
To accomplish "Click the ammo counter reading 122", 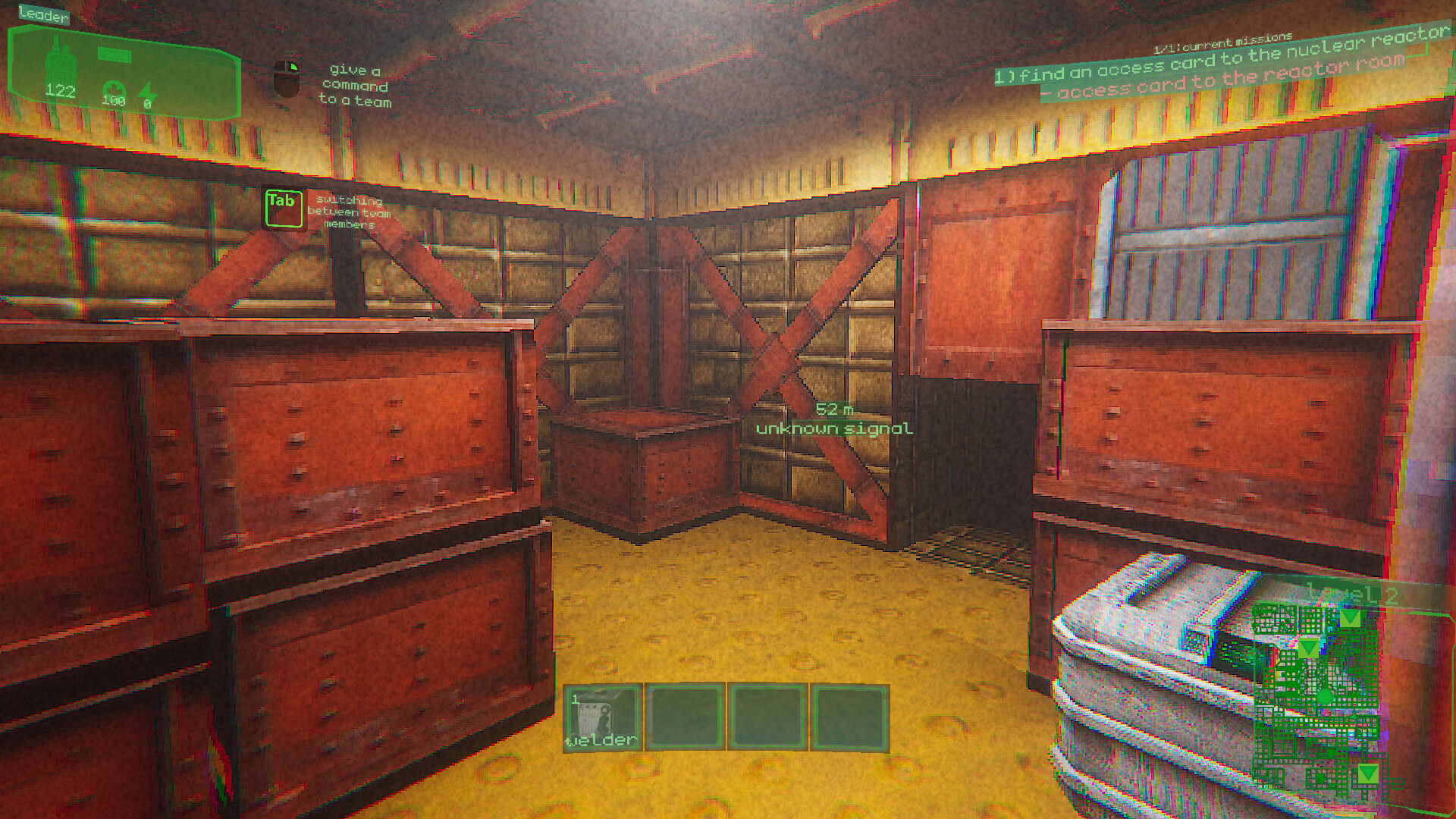I will (59, 91).
